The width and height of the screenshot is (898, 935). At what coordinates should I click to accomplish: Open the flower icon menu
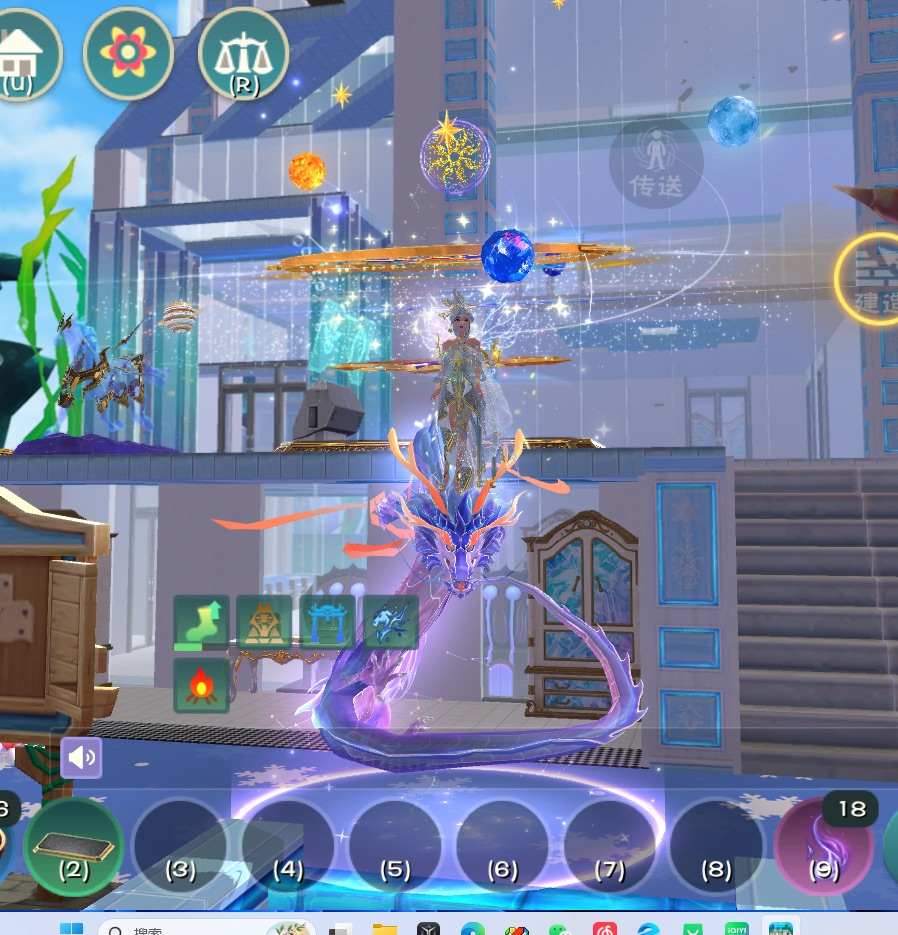pos(127,54)
